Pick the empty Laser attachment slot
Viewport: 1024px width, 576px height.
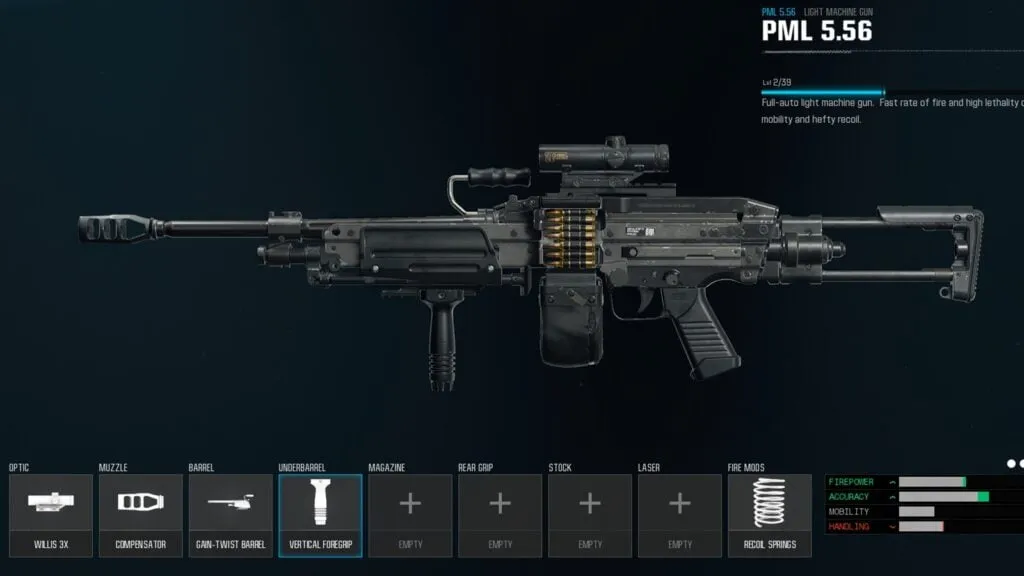pos(679,515)
